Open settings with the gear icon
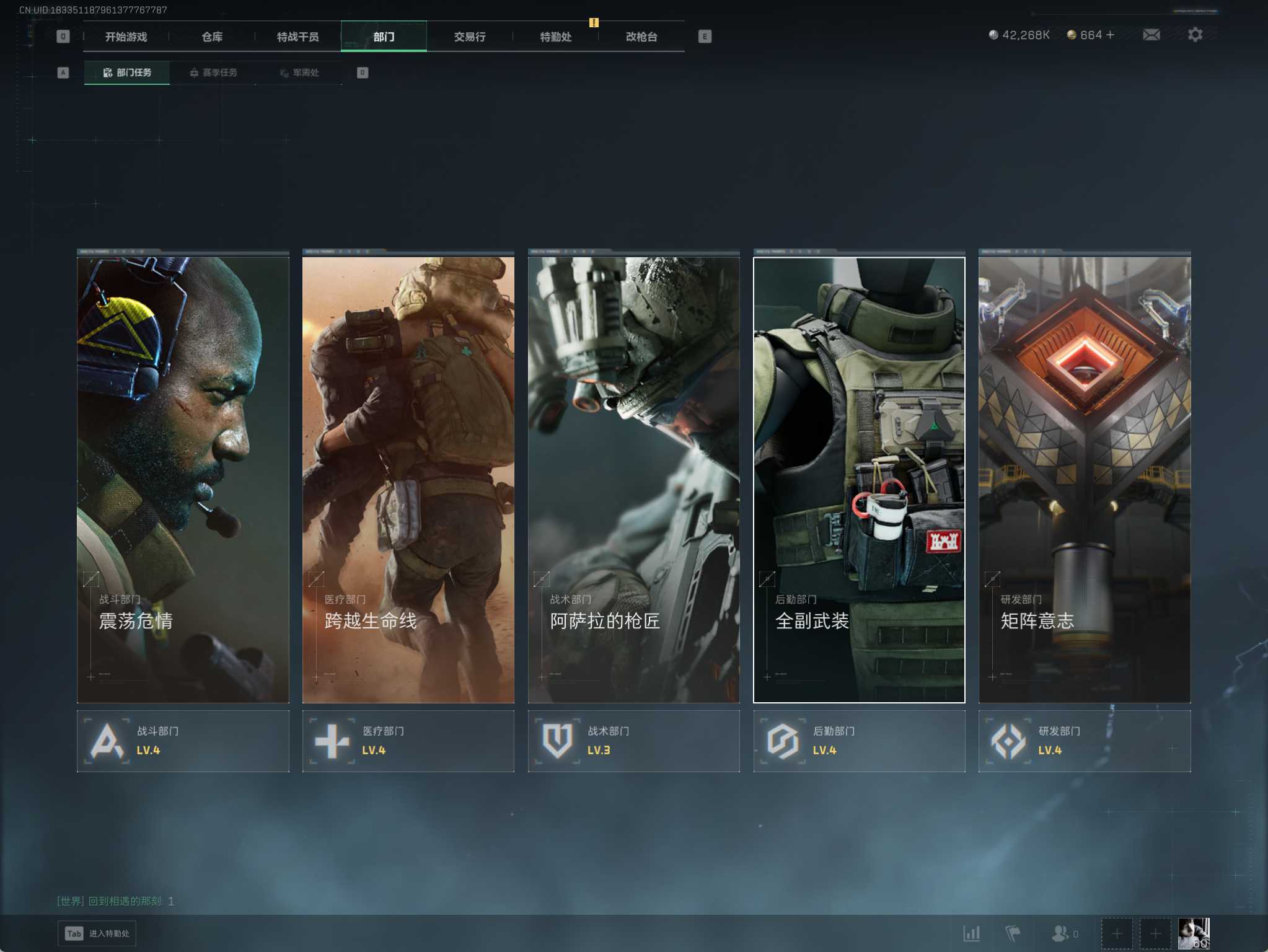This screenshot has height=952, width=1268. coord(1195,35)
